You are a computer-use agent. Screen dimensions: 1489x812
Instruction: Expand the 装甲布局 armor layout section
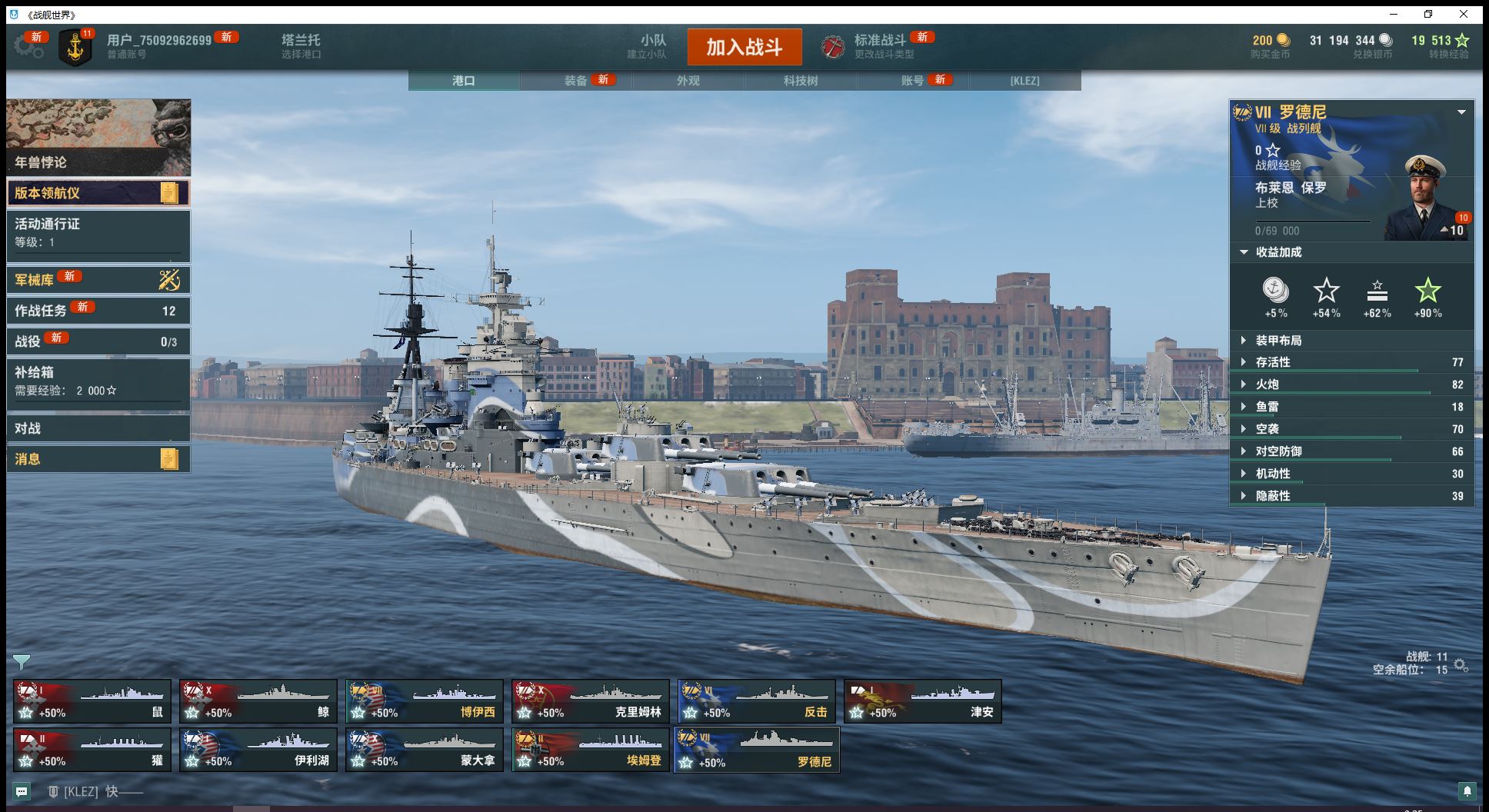click(x=1278, y=341)
